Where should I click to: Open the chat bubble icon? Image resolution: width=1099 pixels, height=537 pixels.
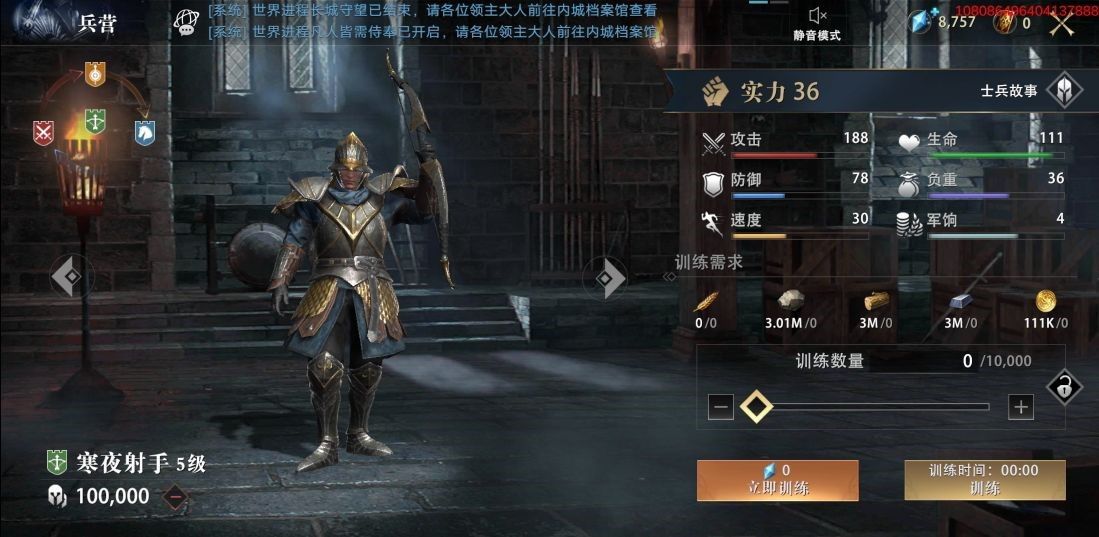[x=186, y=23]
